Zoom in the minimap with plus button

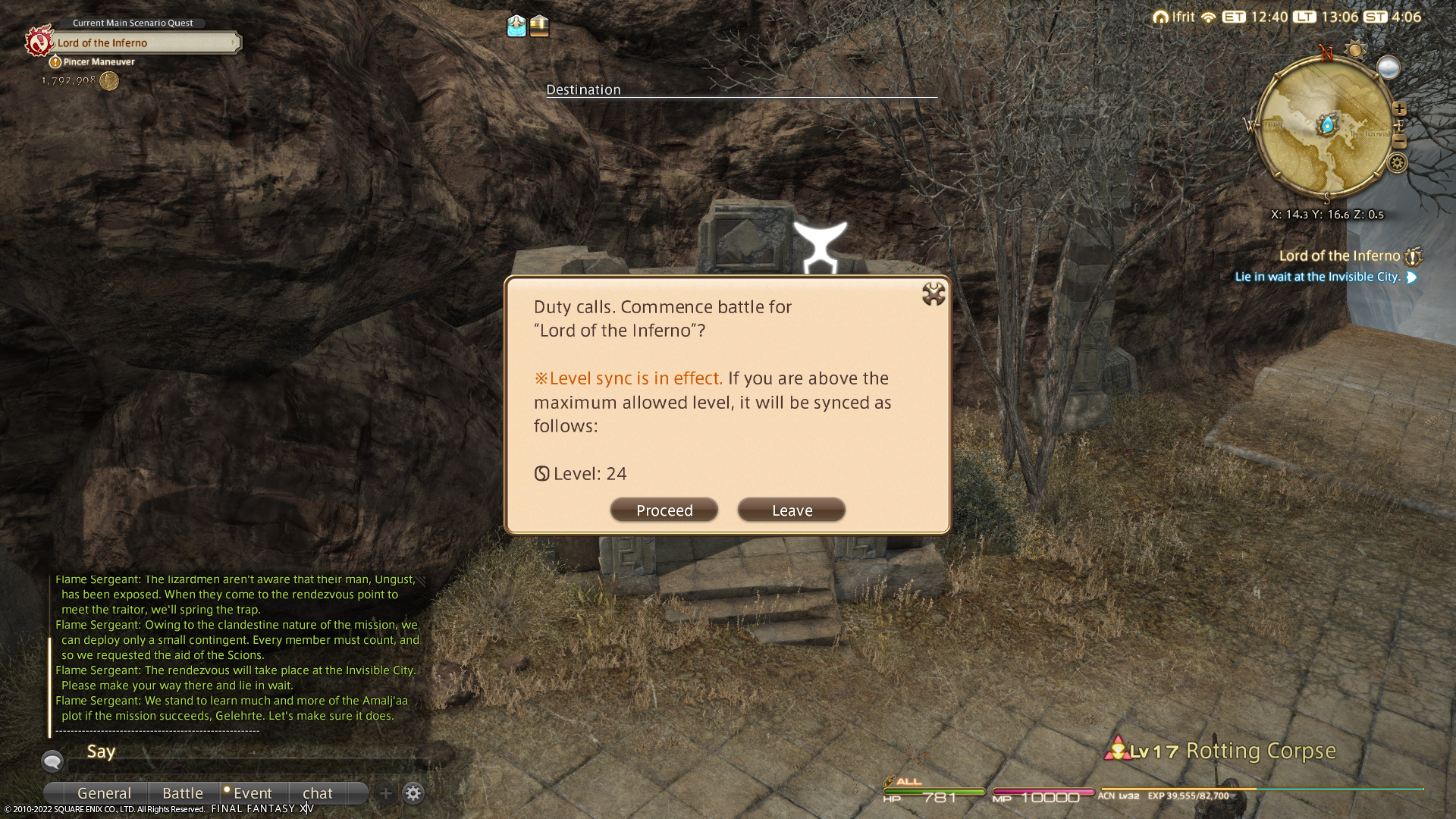click(1399, 109)
